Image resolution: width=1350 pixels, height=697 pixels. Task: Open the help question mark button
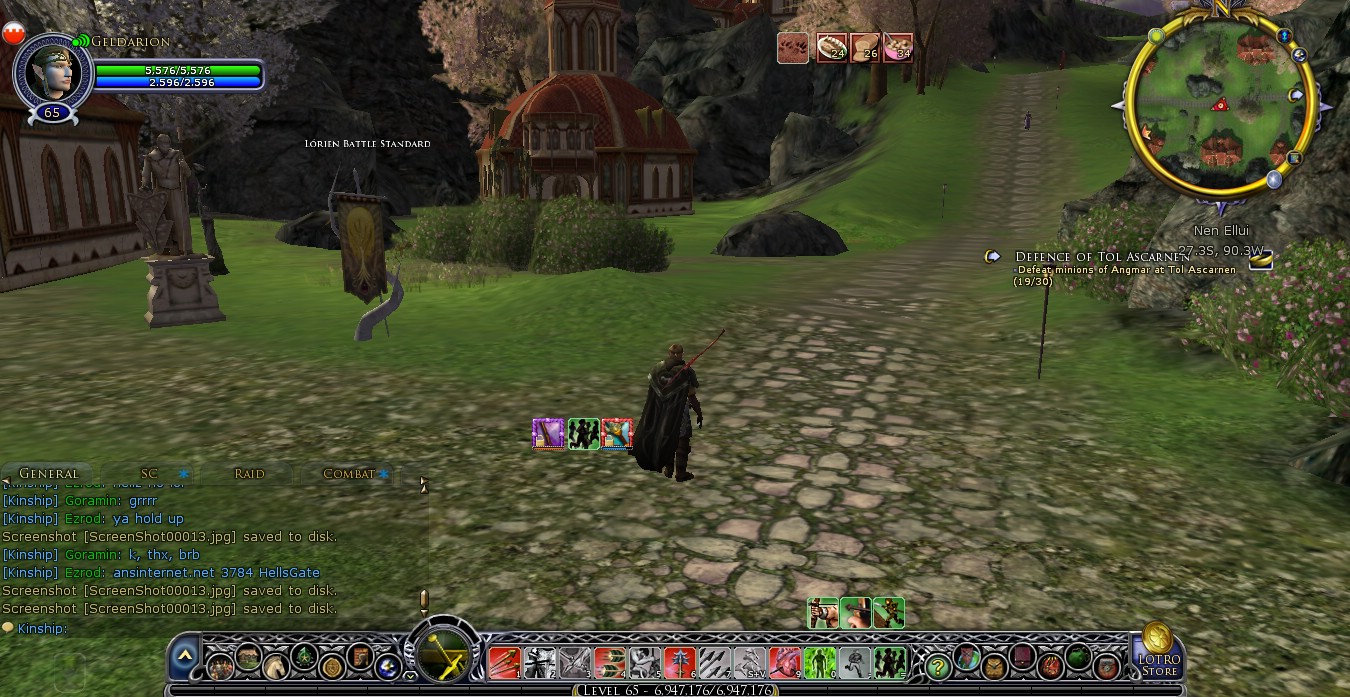point(937,664)
